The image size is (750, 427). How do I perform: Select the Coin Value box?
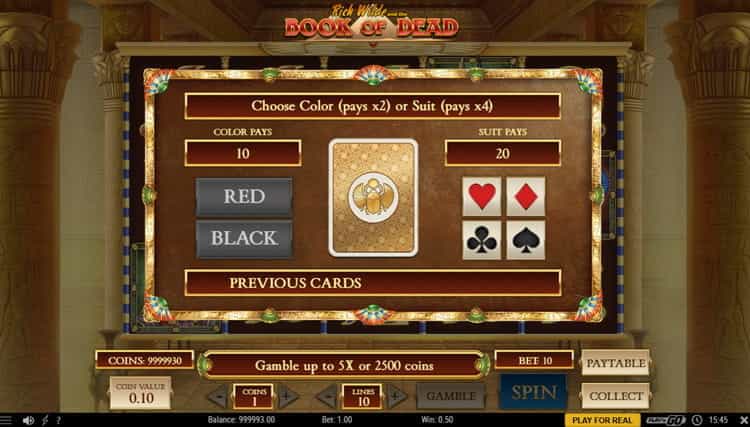click(140, 390)
